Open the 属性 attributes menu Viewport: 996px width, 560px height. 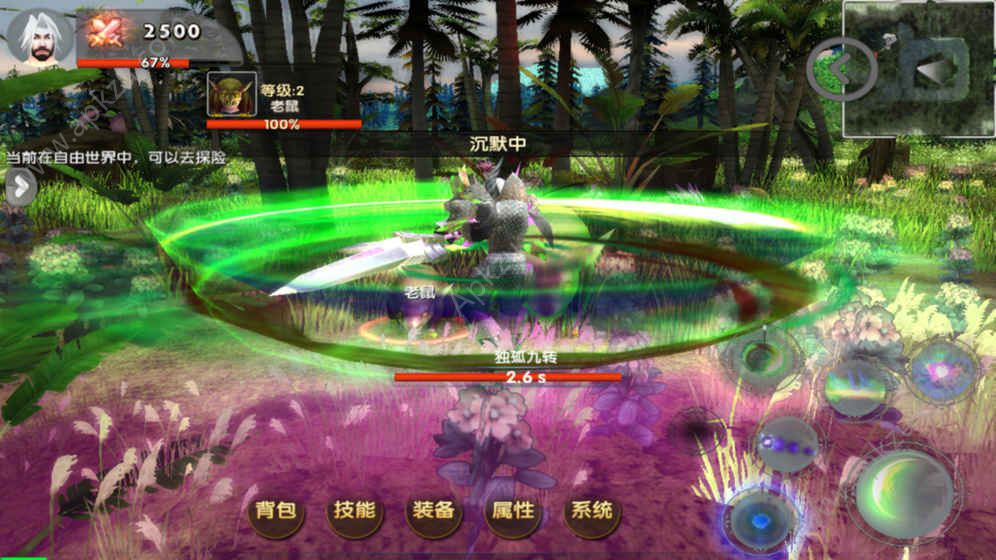513,512
